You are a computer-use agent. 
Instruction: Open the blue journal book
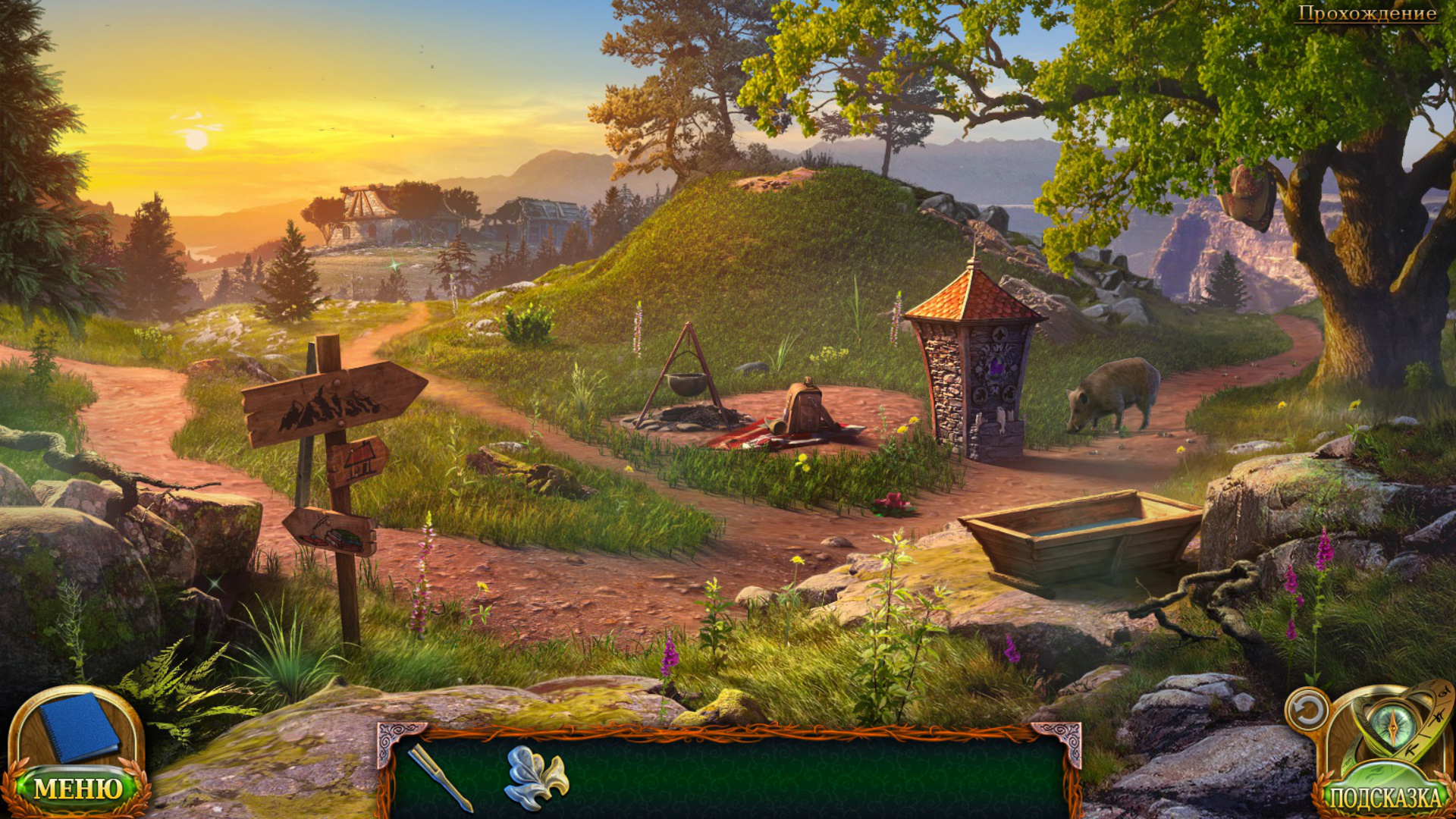(78, 727)
